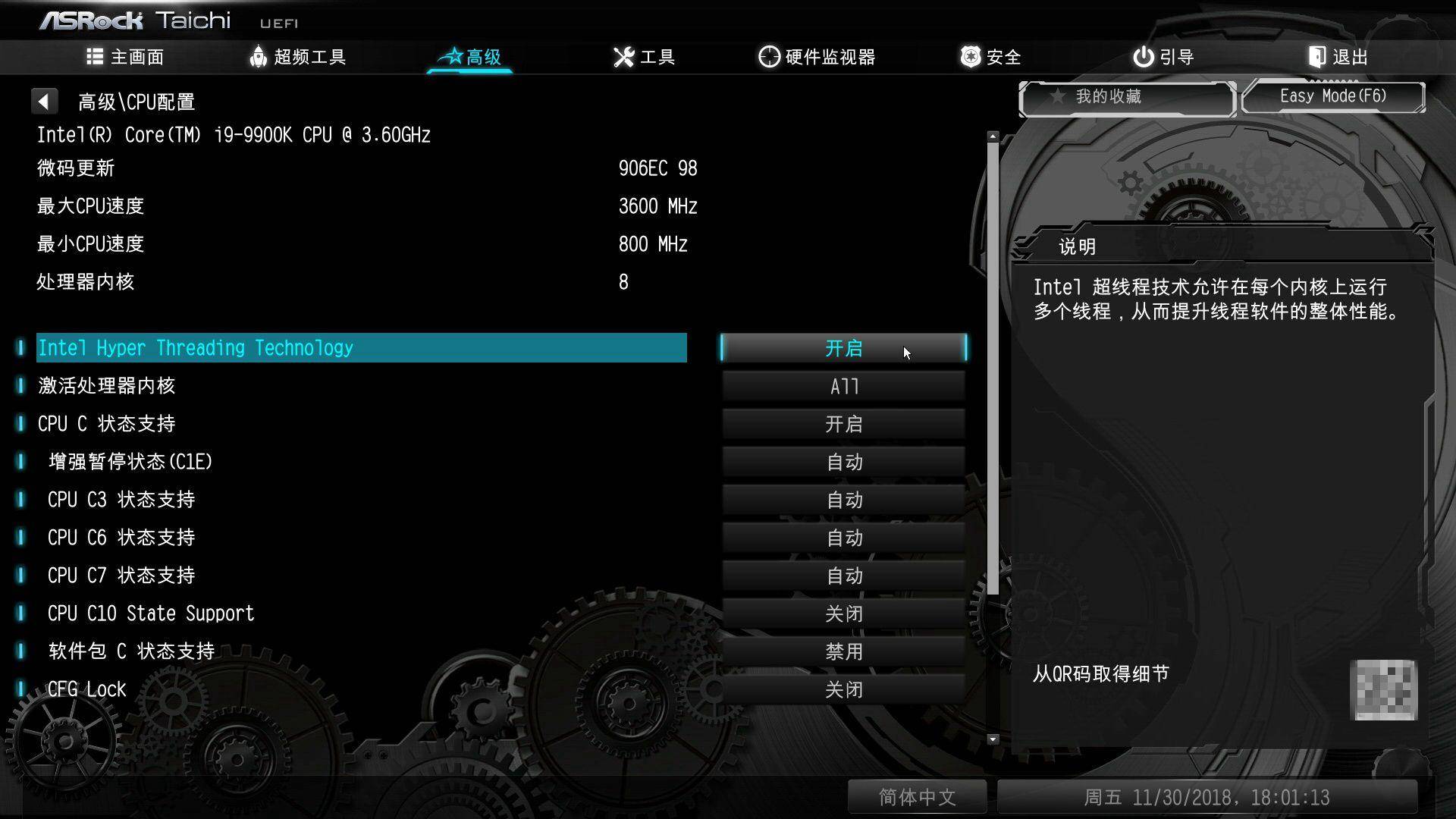The image size is (1456, 819).
Task: Open the CPU C6 状态支持 option list
Action: coord(843,537)
